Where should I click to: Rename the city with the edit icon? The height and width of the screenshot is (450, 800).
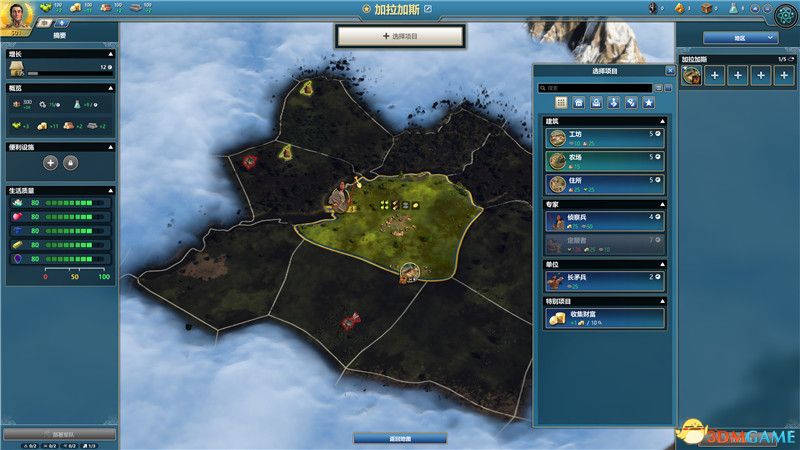click(x=429, y=9)
